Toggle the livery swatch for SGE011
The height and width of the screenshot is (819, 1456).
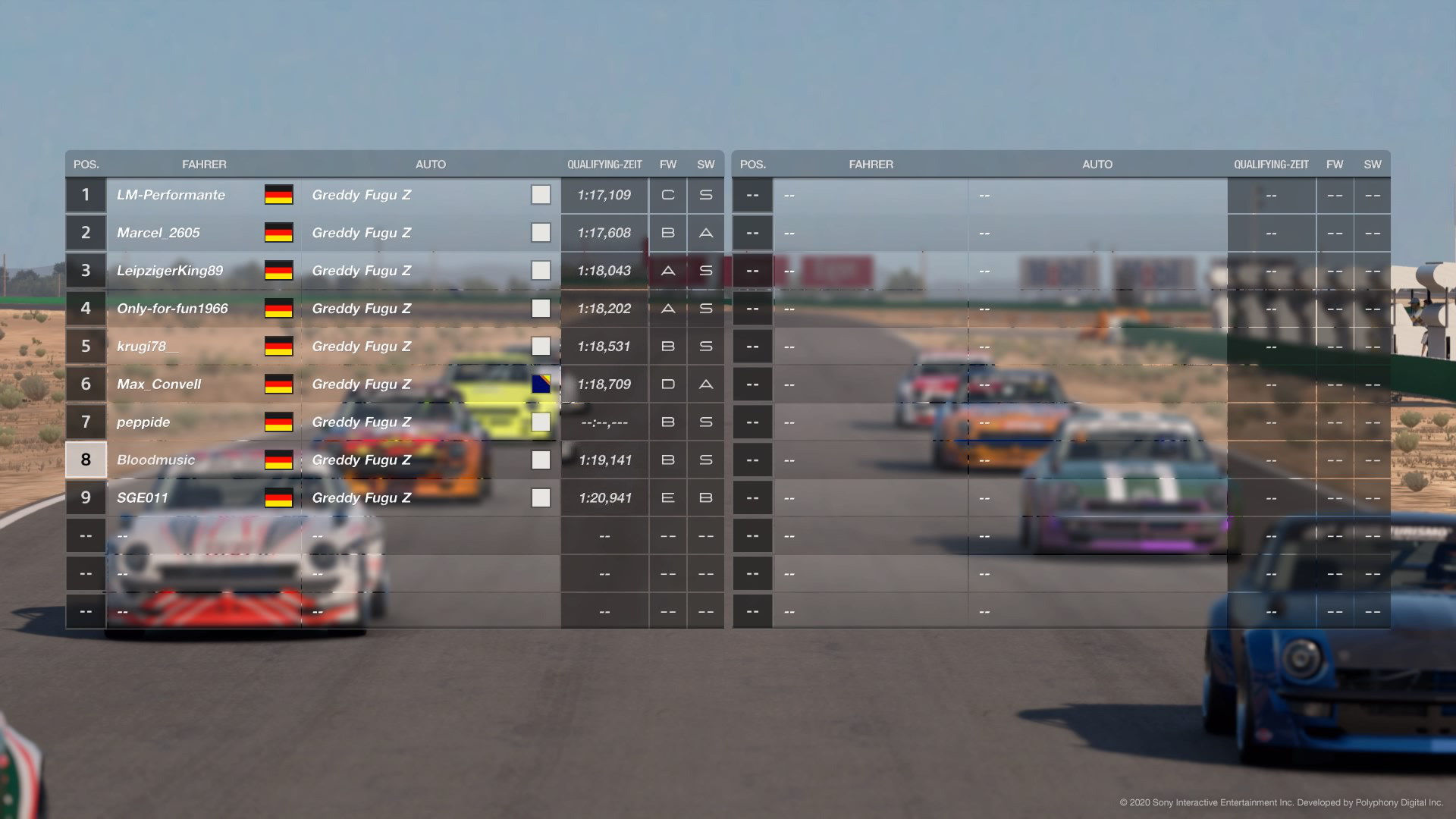[541, 497]
